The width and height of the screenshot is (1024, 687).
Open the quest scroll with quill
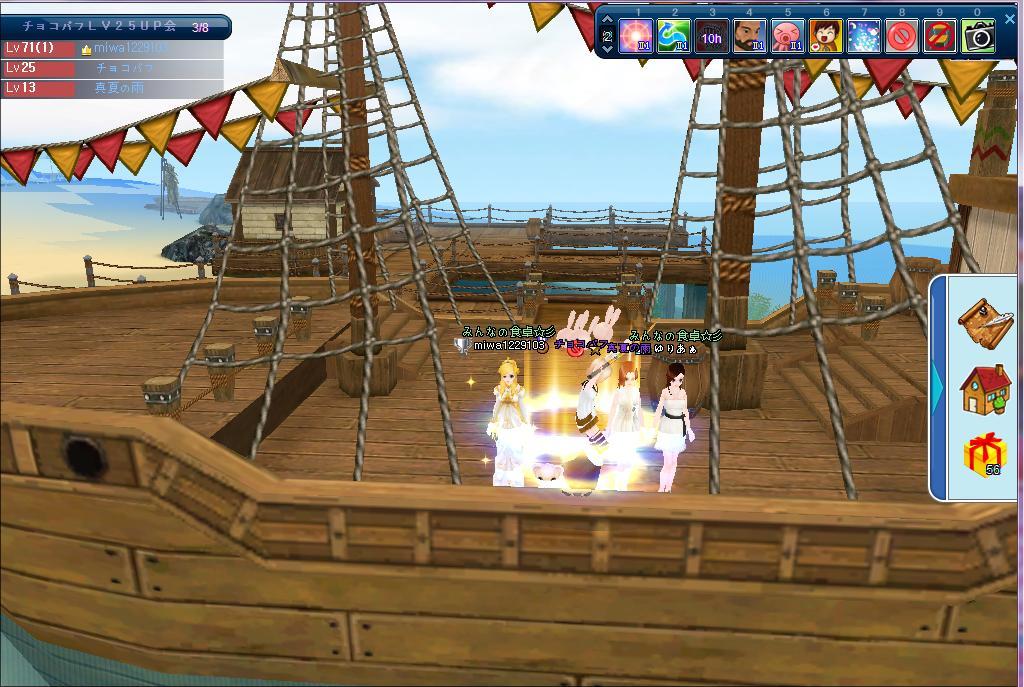[x=984, y=320]
